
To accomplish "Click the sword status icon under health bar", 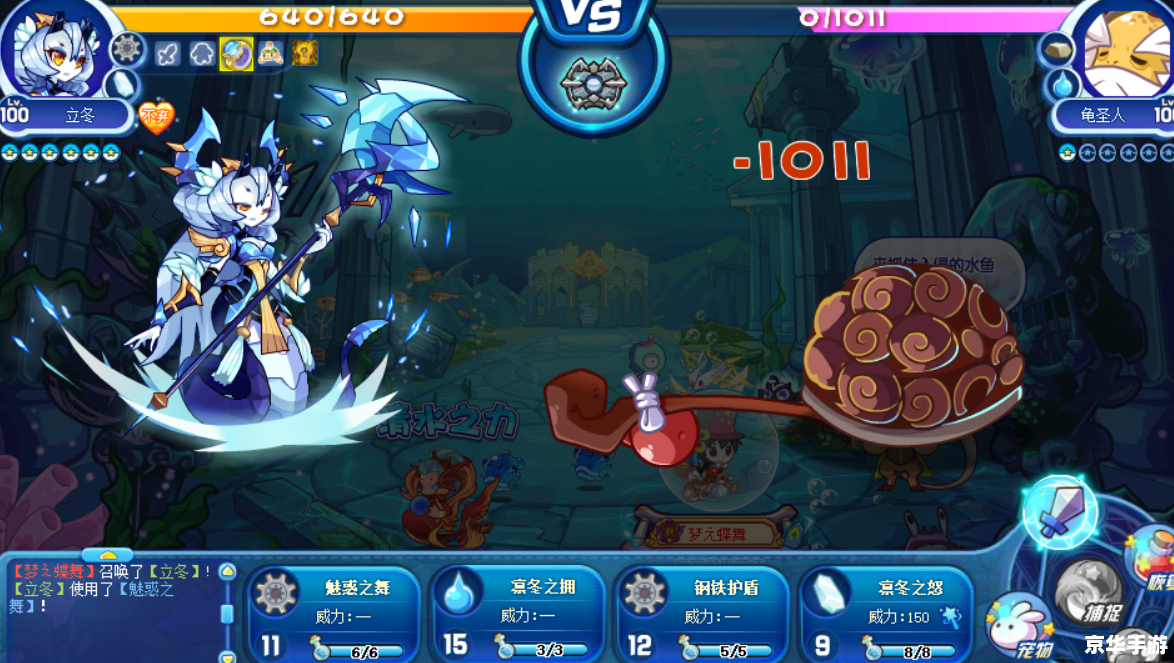I will [x=168, y=54].
